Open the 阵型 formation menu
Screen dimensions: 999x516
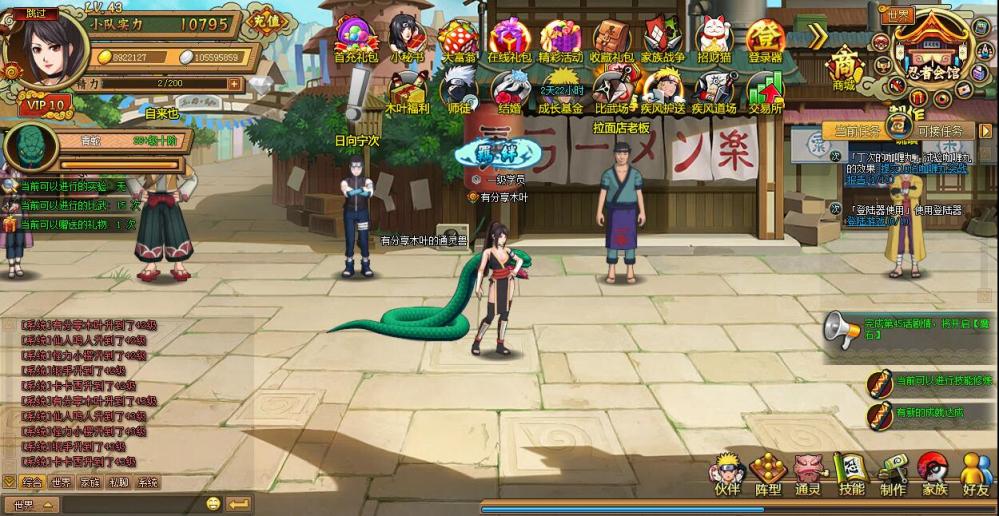pos(768,472)
